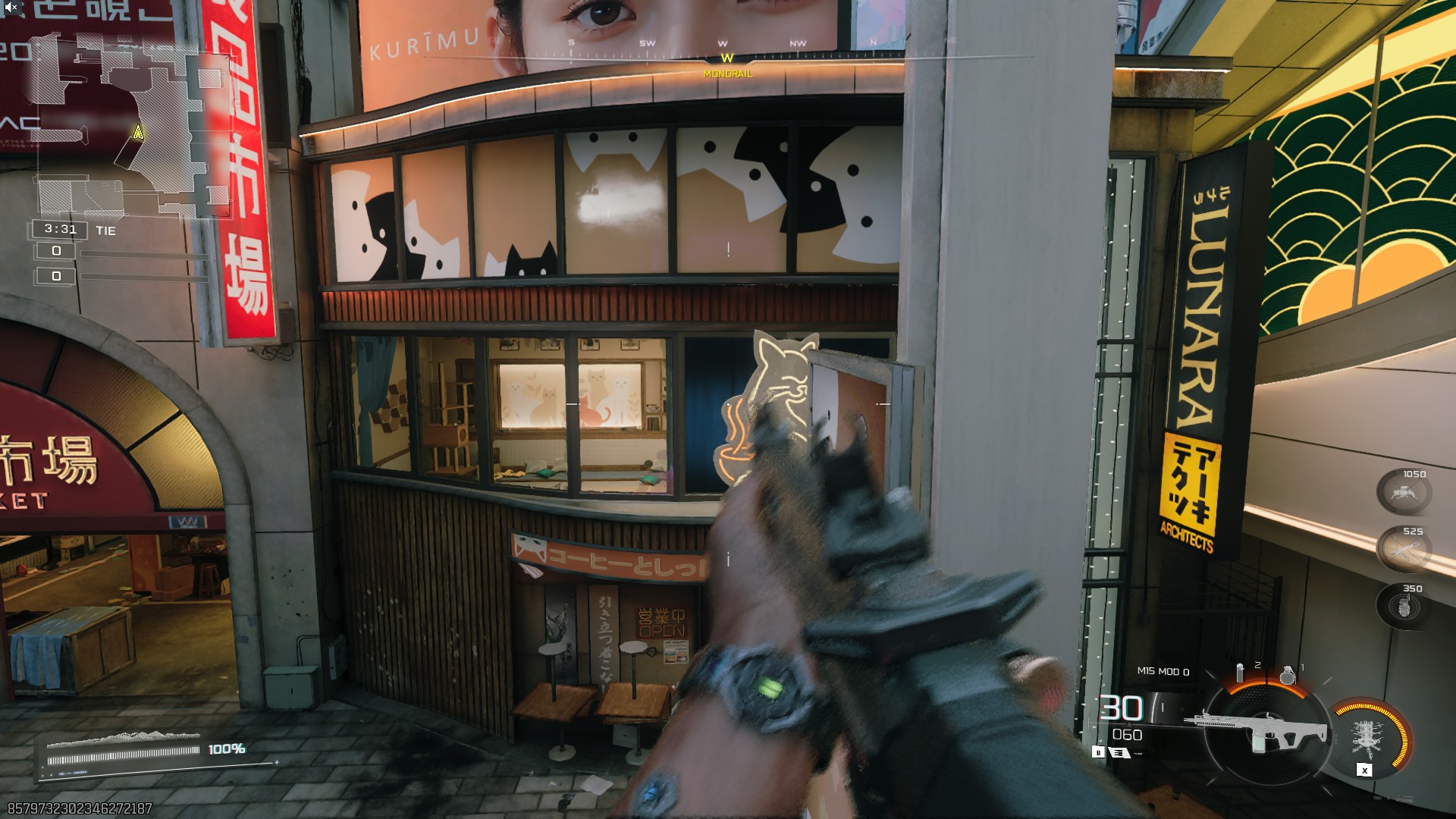Toggle the B key badge on the ammo panel
This screenshot has width=1456, height=819.
tap(1098, 752)
